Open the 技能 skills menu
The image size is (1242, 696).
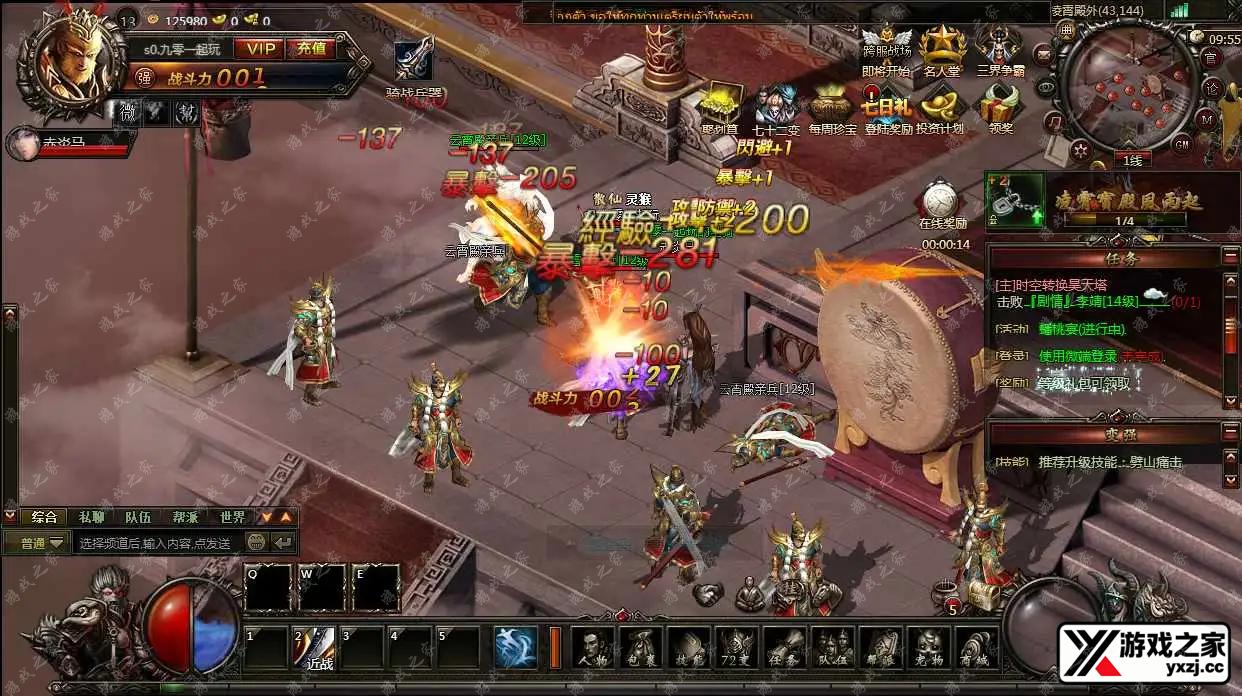coord(688,647)
